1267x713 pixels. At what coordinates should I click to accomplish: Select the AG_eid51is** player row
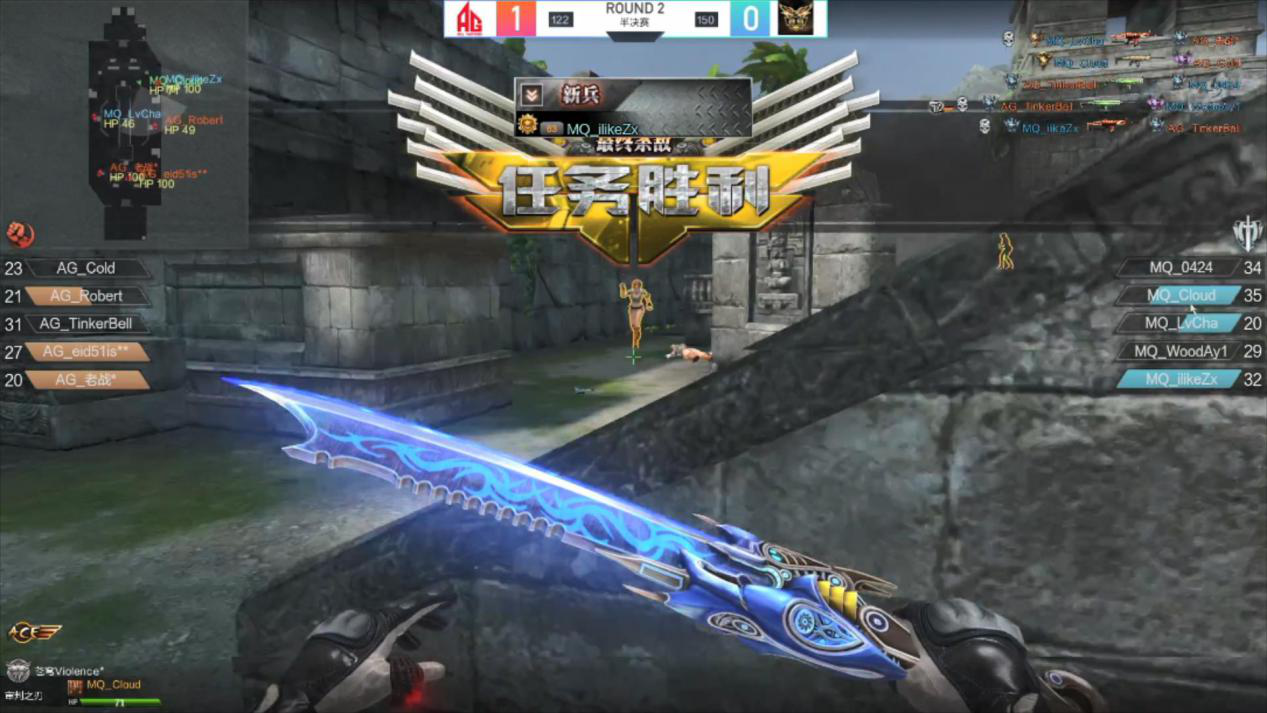86,352
